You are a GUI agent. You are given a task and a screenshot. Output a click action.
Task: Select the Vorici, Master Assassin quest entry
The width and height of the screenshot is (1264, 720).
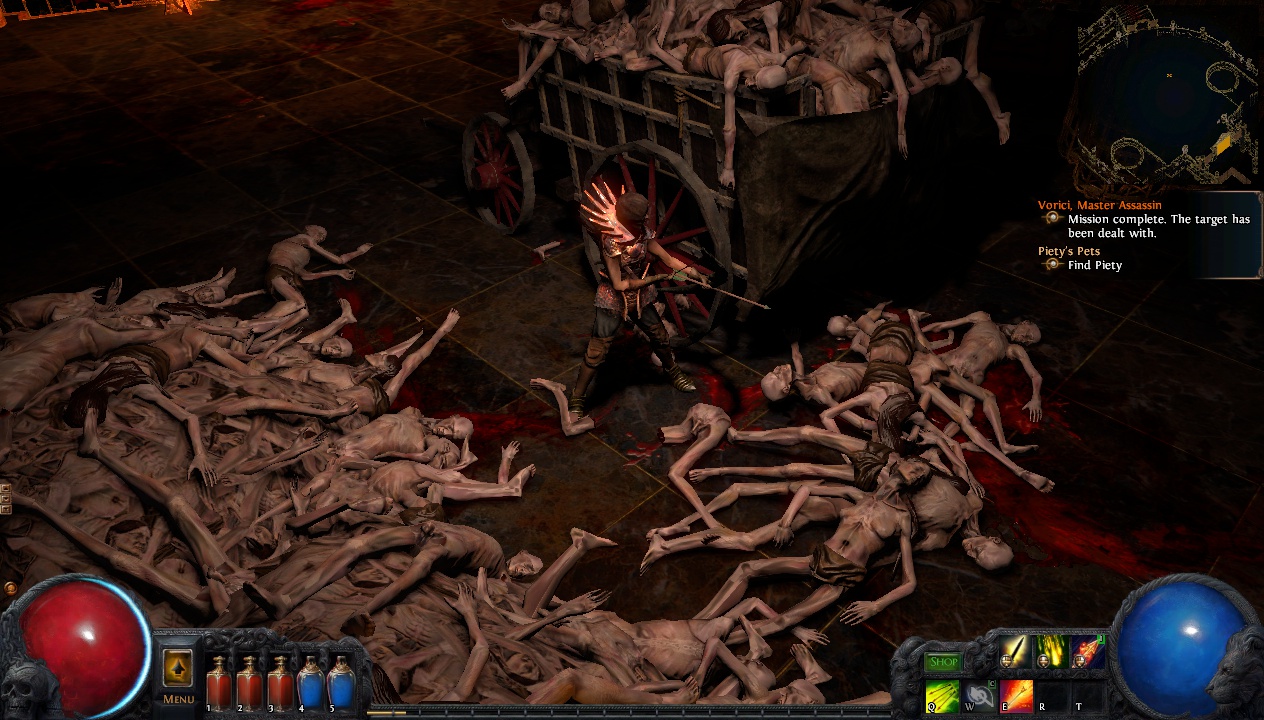(1100, 205)
